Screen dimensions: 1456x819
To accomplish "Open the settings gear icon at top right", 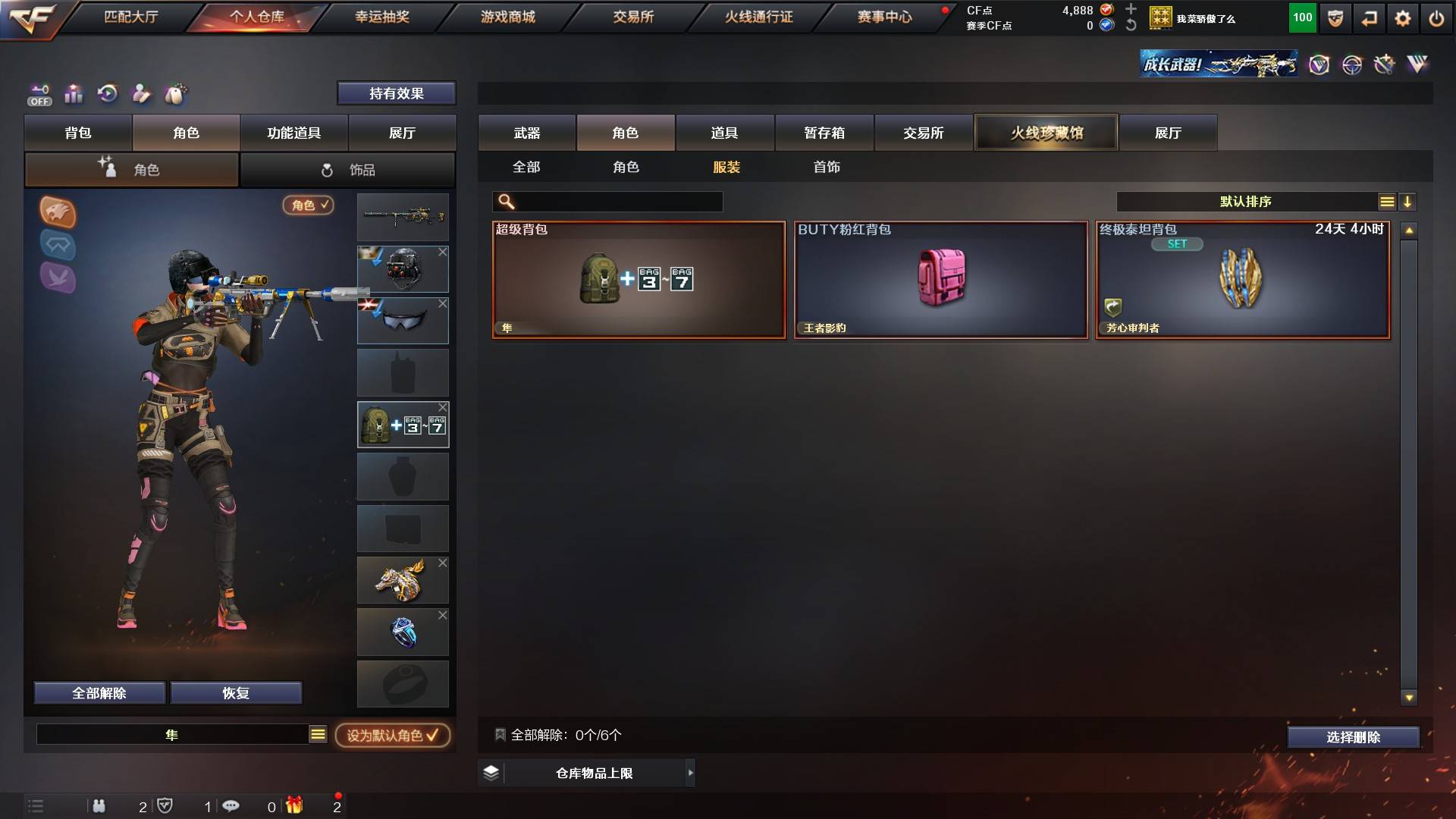I will coord(1404,17).
